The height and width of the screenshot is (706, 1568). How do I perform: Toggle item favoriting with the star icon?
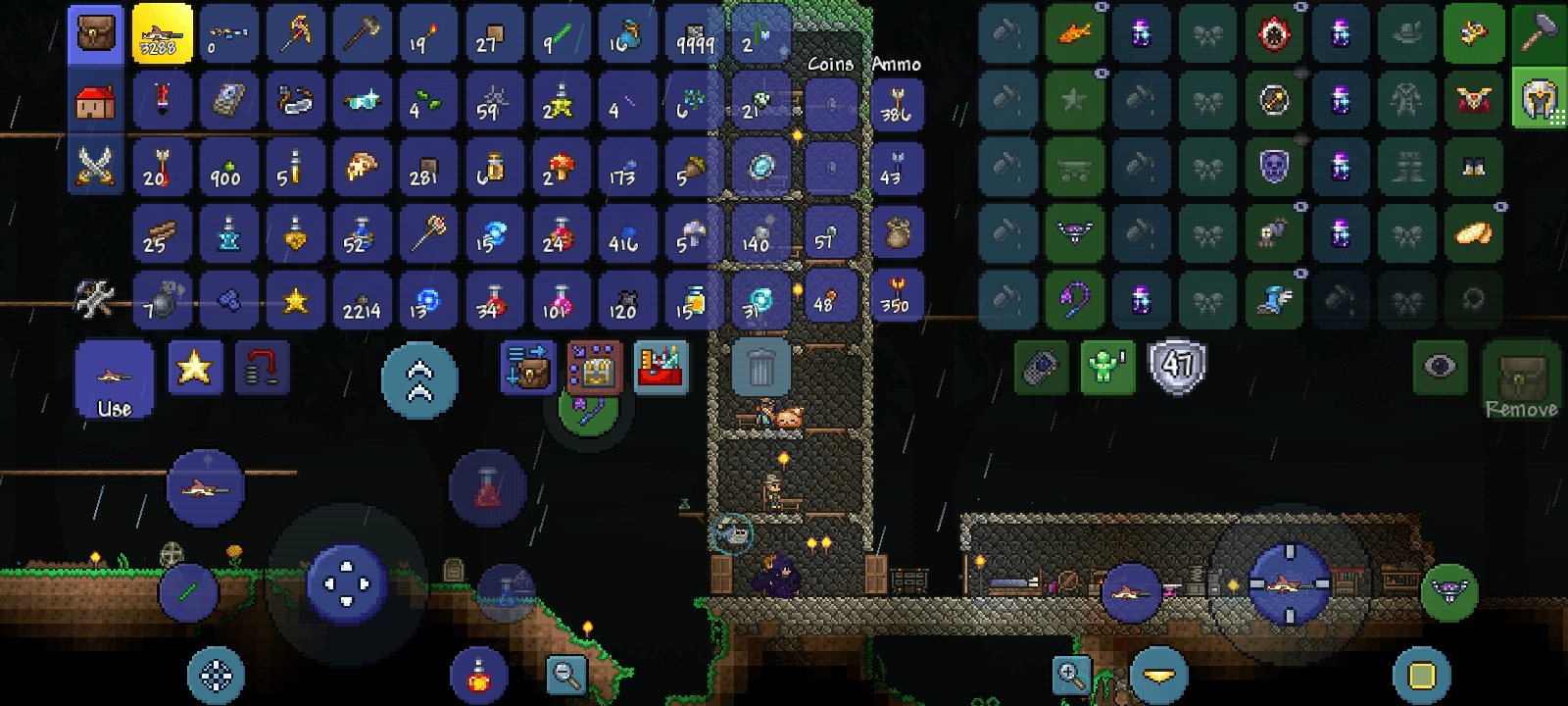[194, 368]
